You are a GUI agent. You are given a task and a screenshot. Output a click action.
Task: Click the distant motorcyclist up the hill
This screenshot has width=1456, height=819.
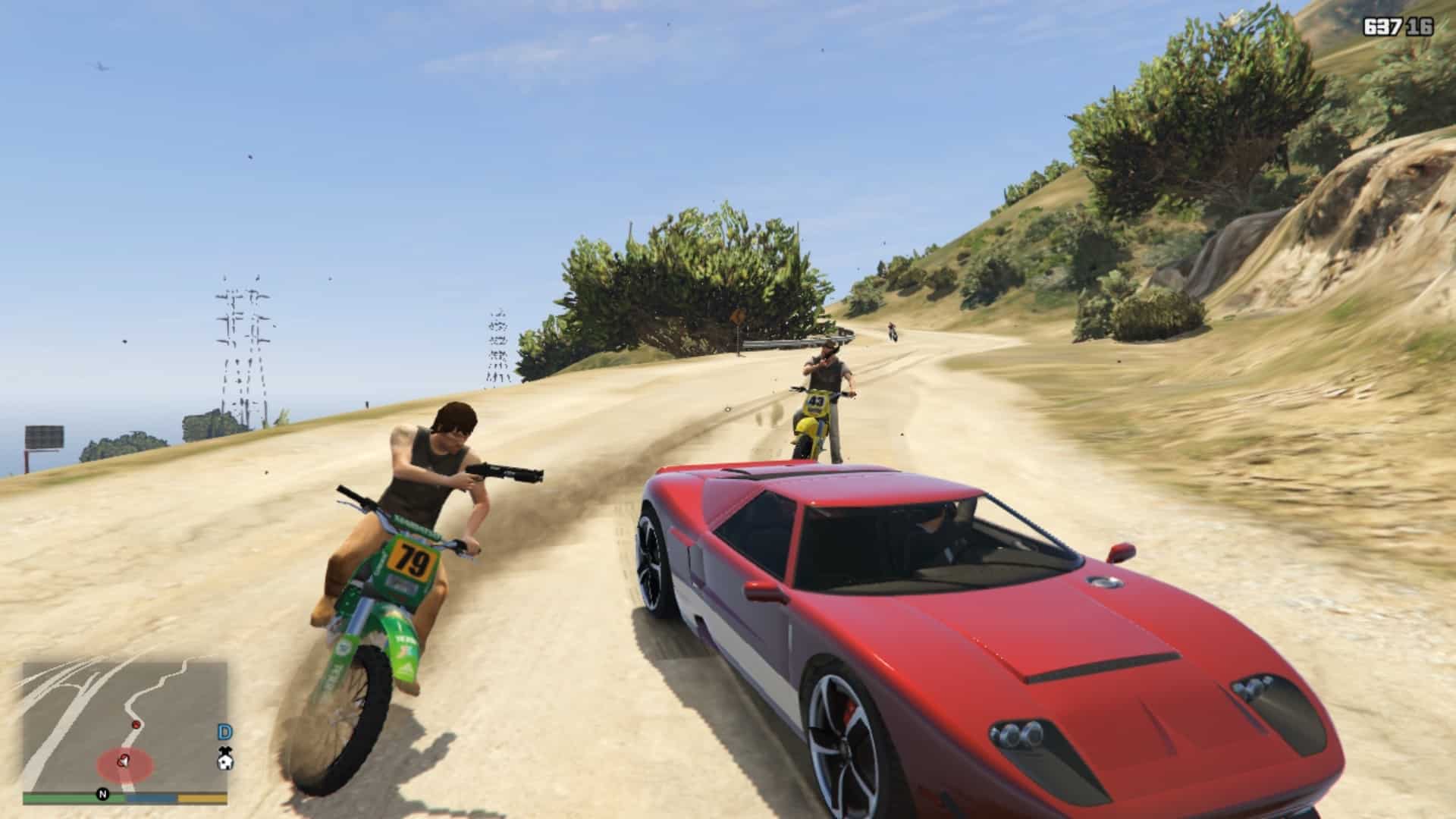893,331
